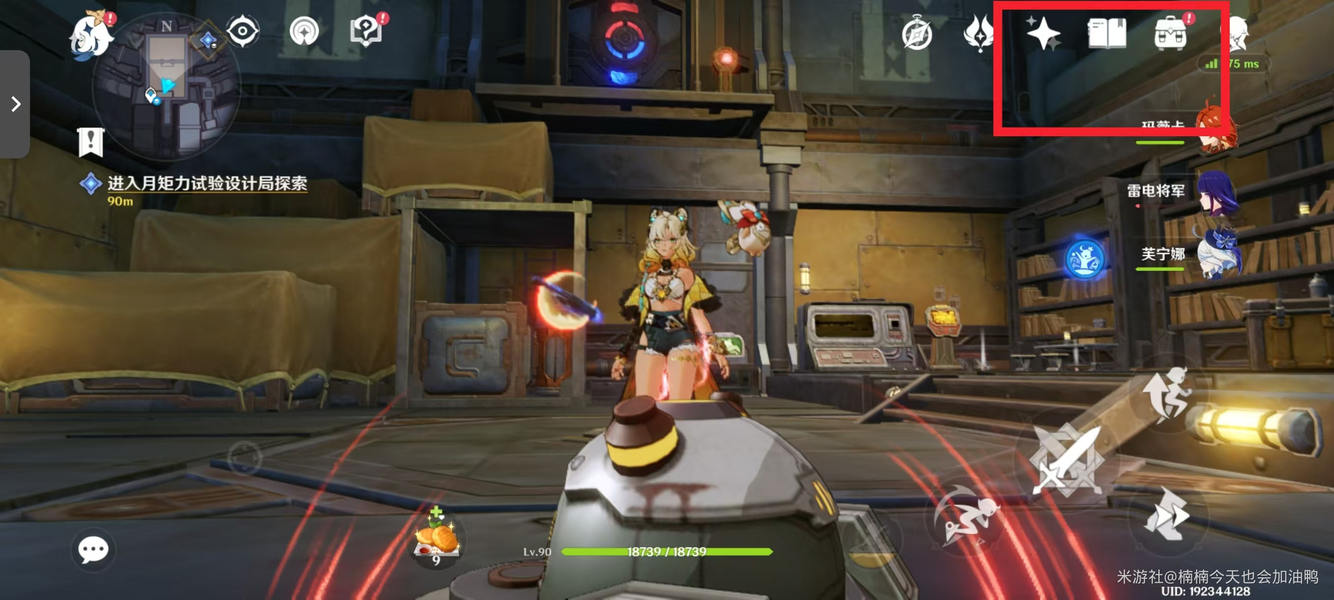Screen dimensions: 1334x600
Task: Use the food quick-slot item
Action: point(437,540)
